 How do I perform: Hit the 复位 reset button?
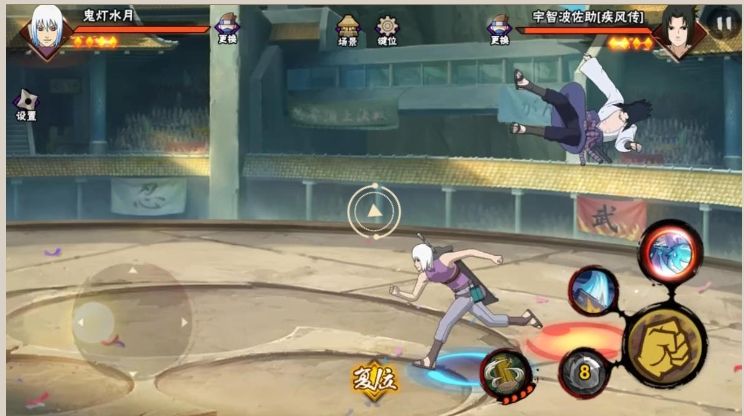tap(375, 380)
